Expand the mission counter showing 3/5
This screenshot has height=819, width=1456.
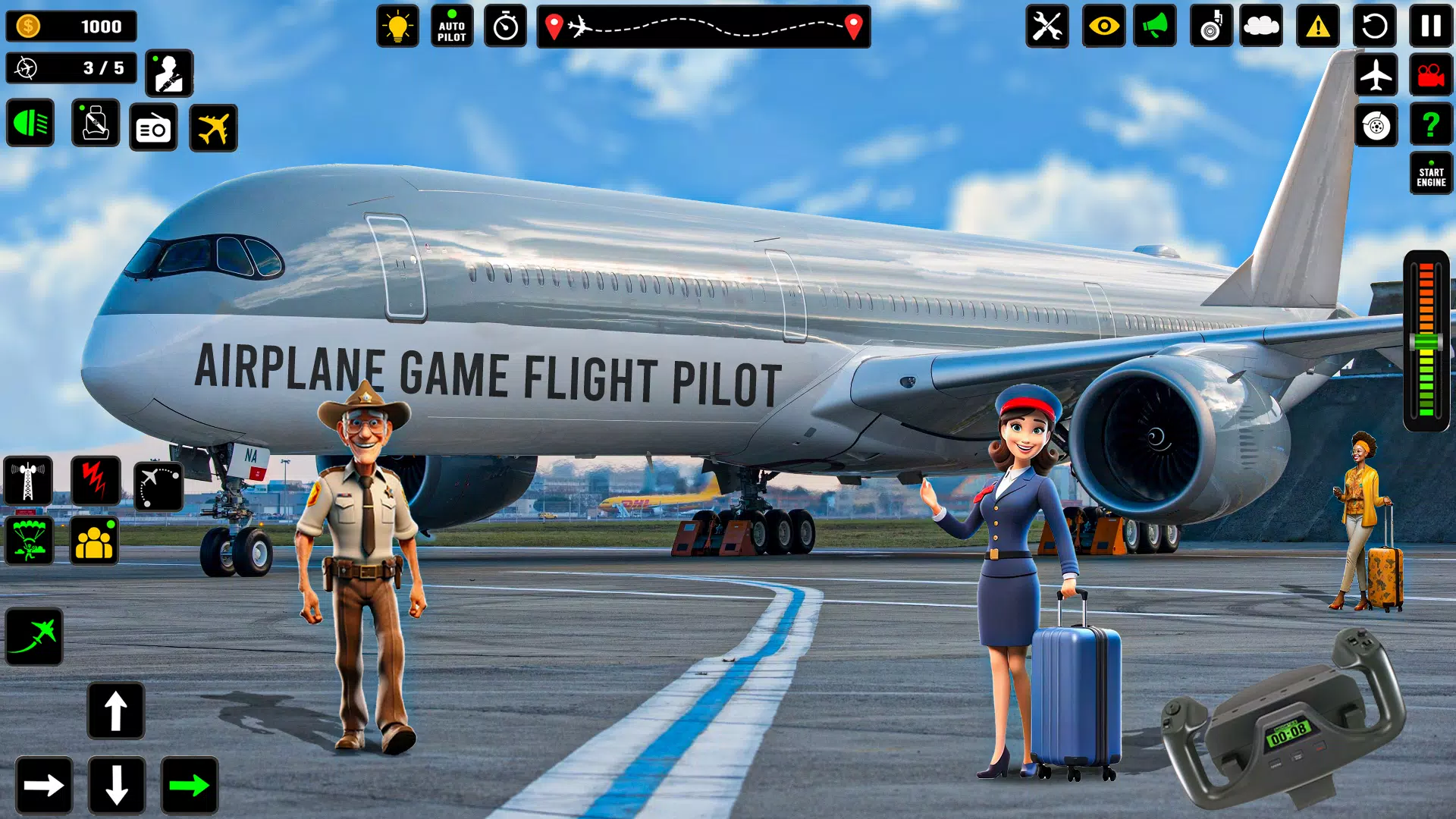tap(72, 69)
